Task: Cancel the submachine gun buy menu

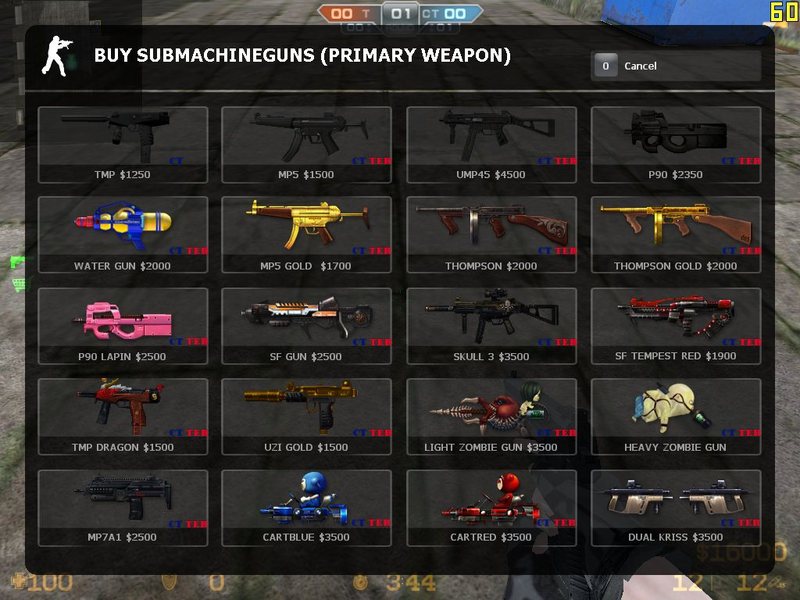Action: [x=675, y=66]
